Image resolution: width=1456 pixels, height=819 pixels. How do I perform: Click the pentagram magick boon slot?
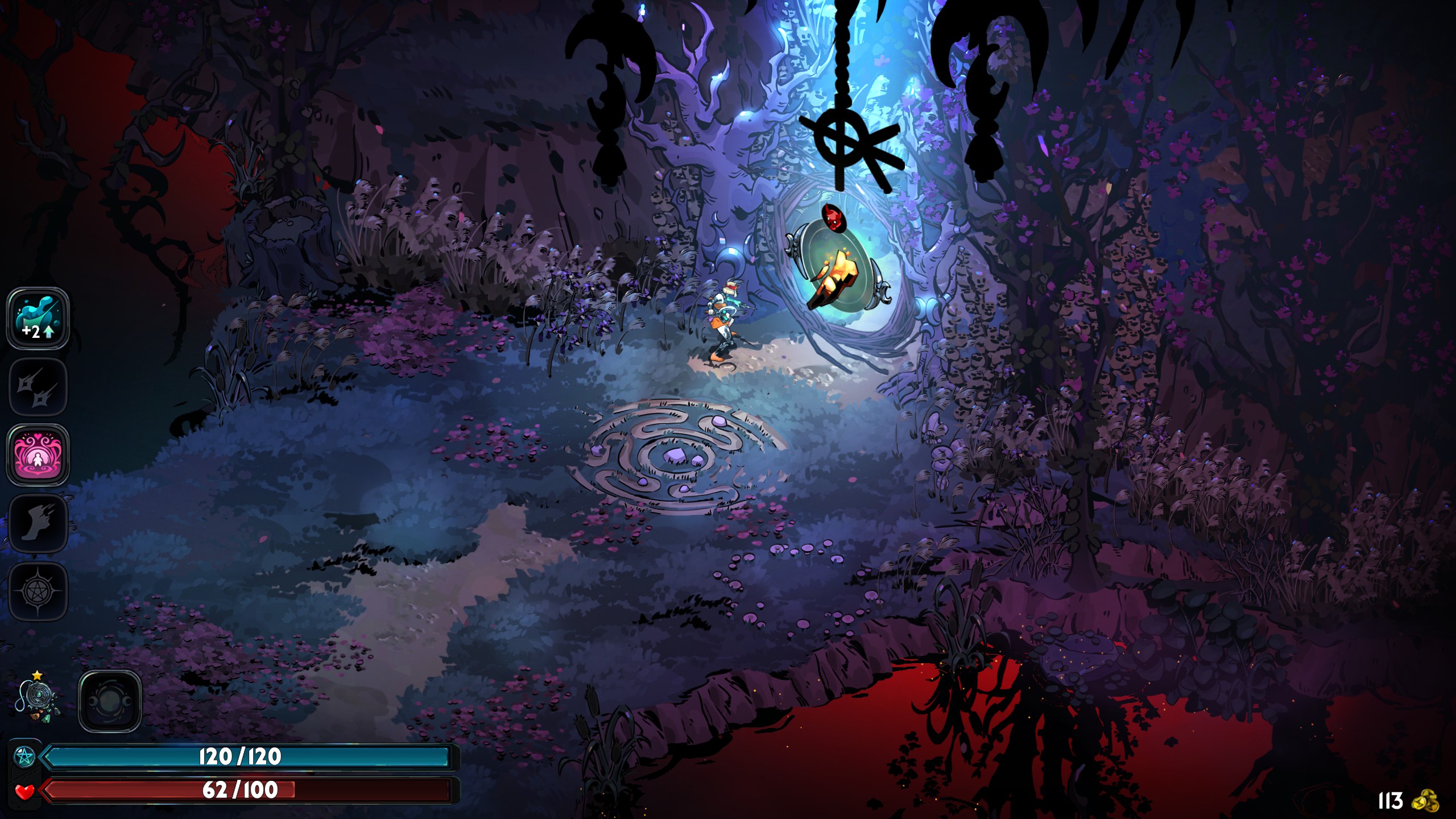38,591
